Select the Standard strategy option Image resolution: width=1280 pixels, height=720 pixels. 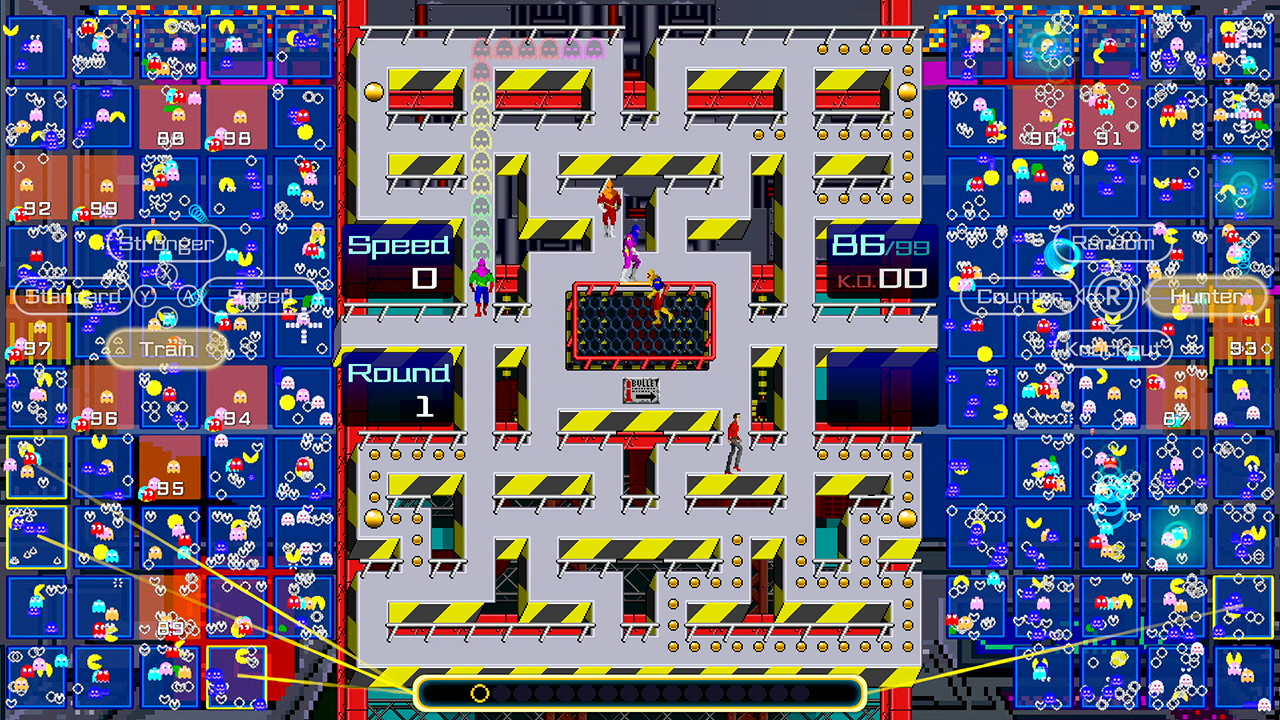[x=73, y=296]
